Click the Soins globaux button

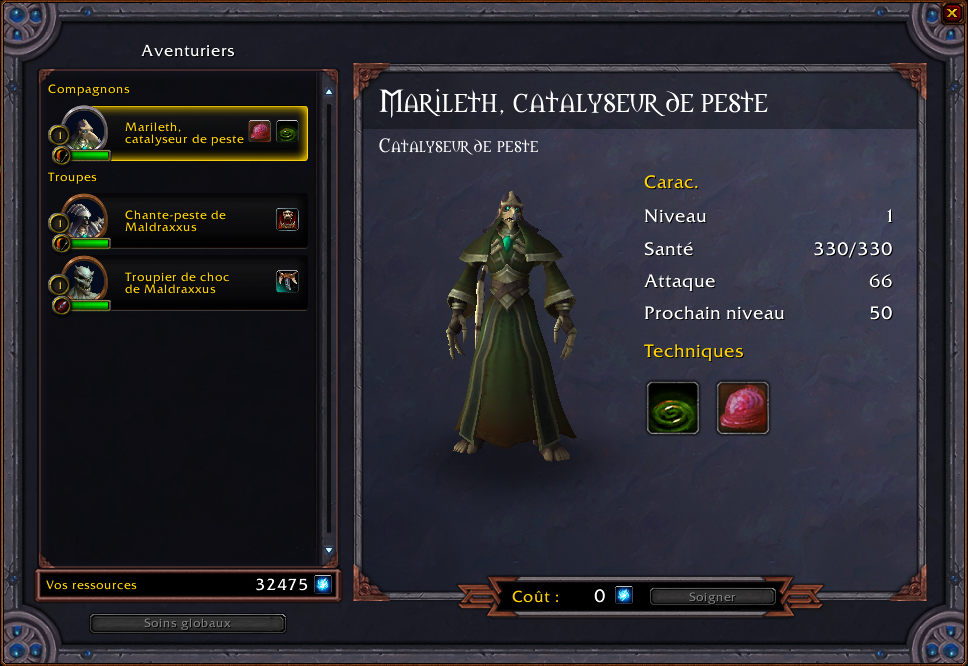(188, 623)
